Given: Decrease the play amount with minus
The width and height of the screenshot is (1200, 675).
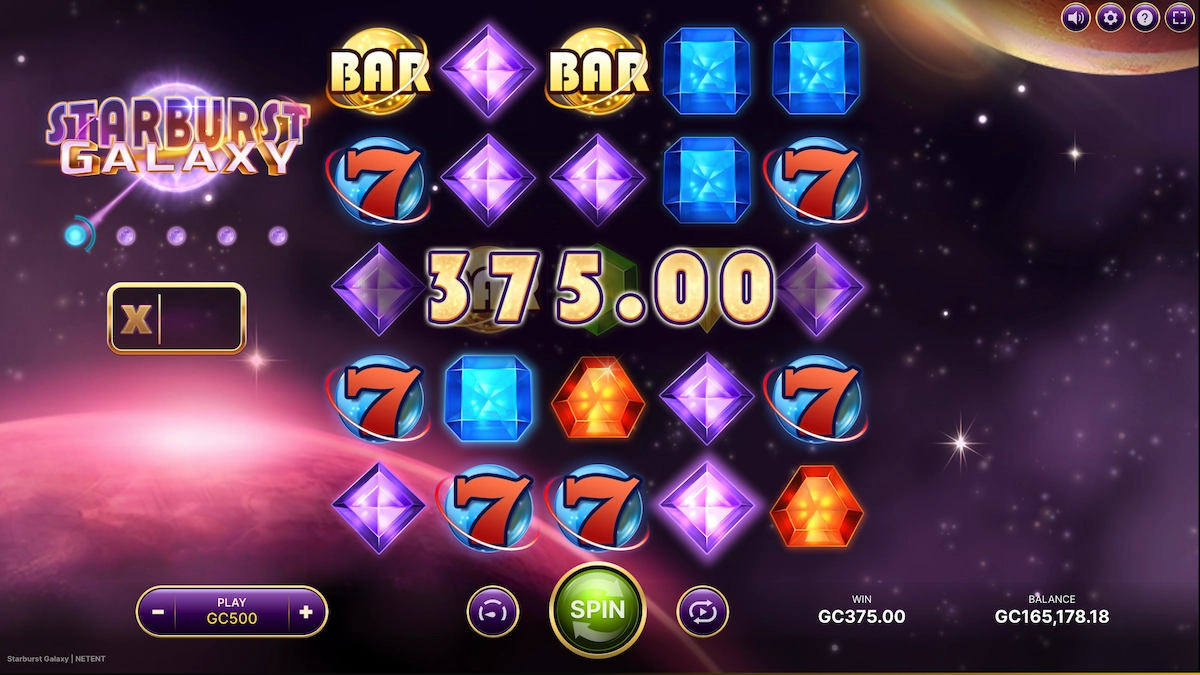Looking at the screenshot, I should (x=158, y=611).
